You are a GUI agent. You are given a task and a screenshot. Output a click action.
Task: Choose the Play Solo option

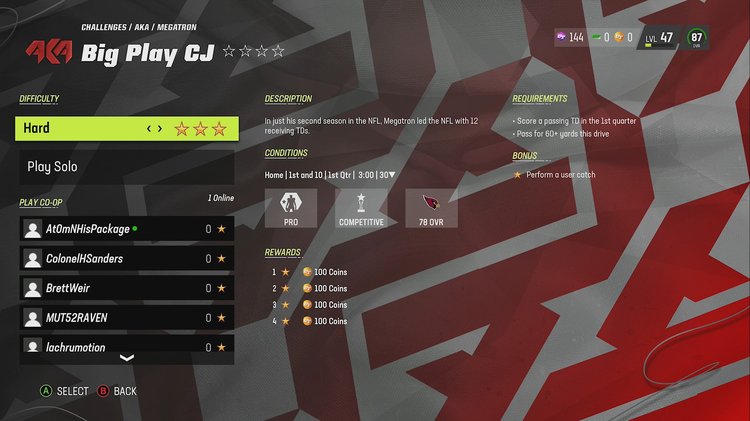[x=127, y=167]
